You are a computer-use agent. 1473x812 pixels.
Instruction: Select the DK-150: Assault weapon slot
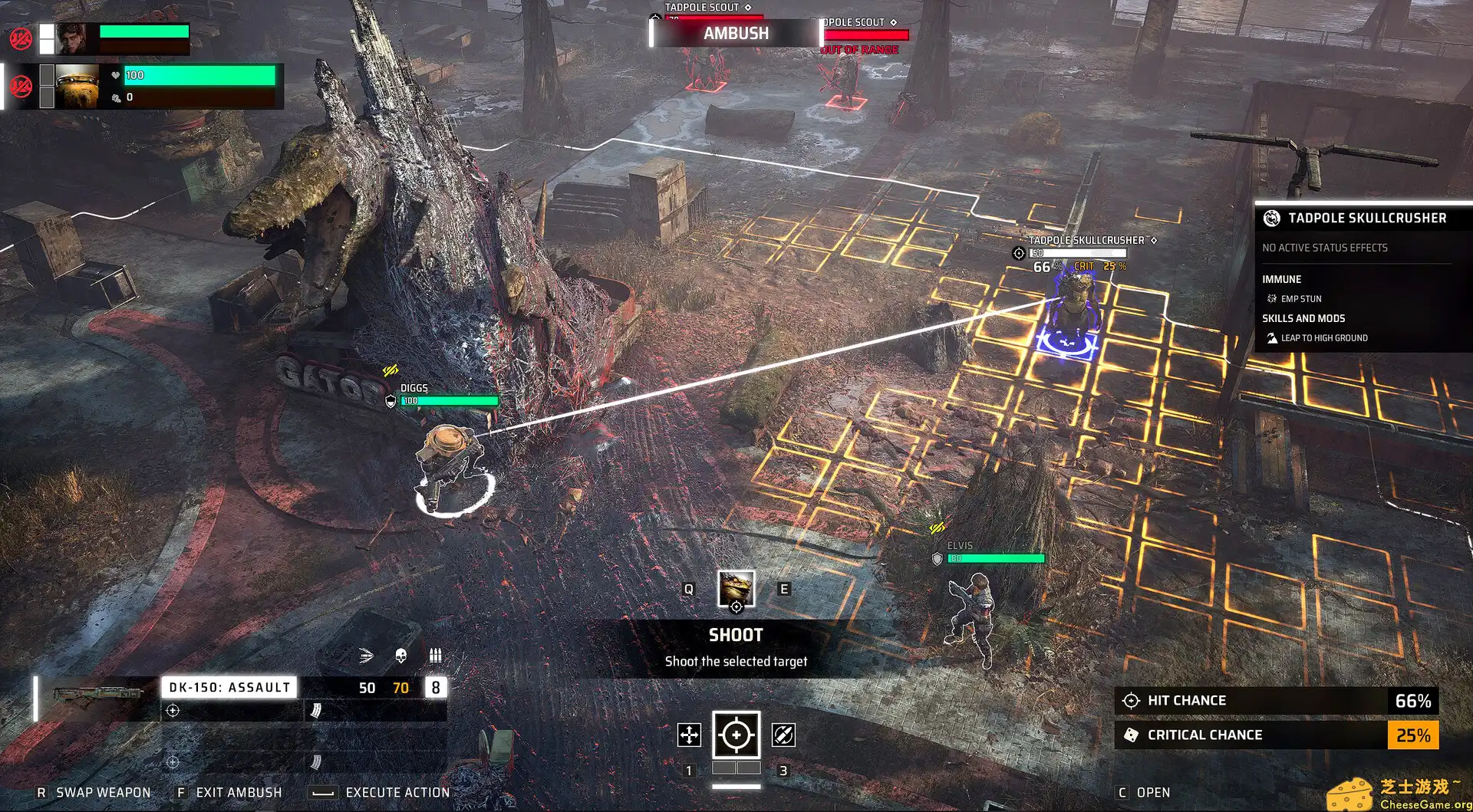229,687
